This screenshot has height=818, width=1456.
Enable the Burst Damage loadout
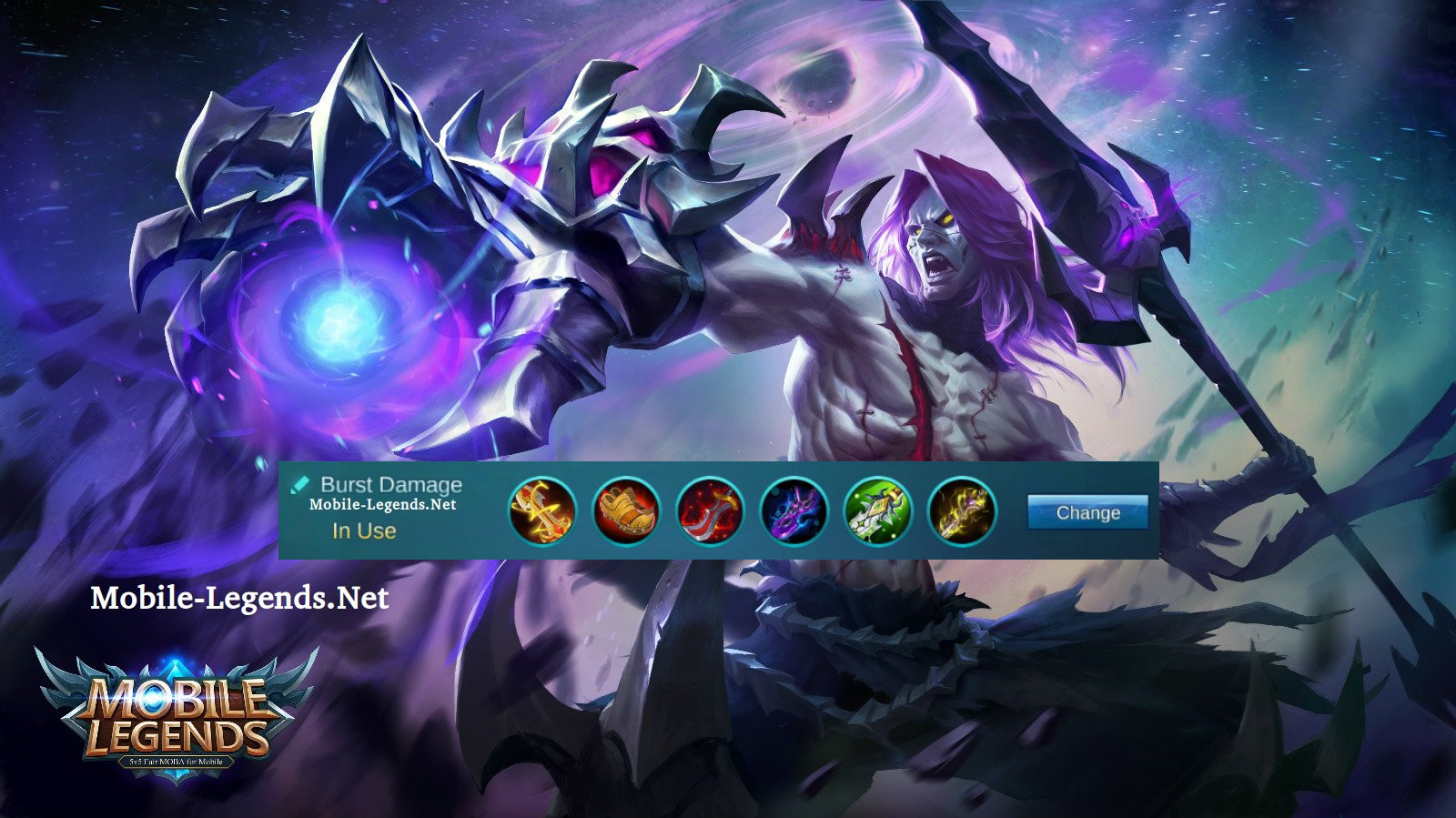coord(364,530)
